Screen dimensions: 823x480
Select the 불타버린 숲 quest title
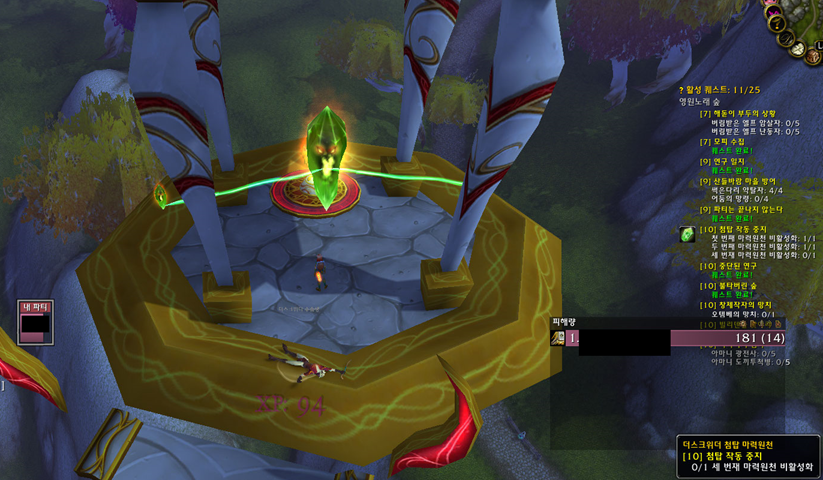click(x=733, y=285)
